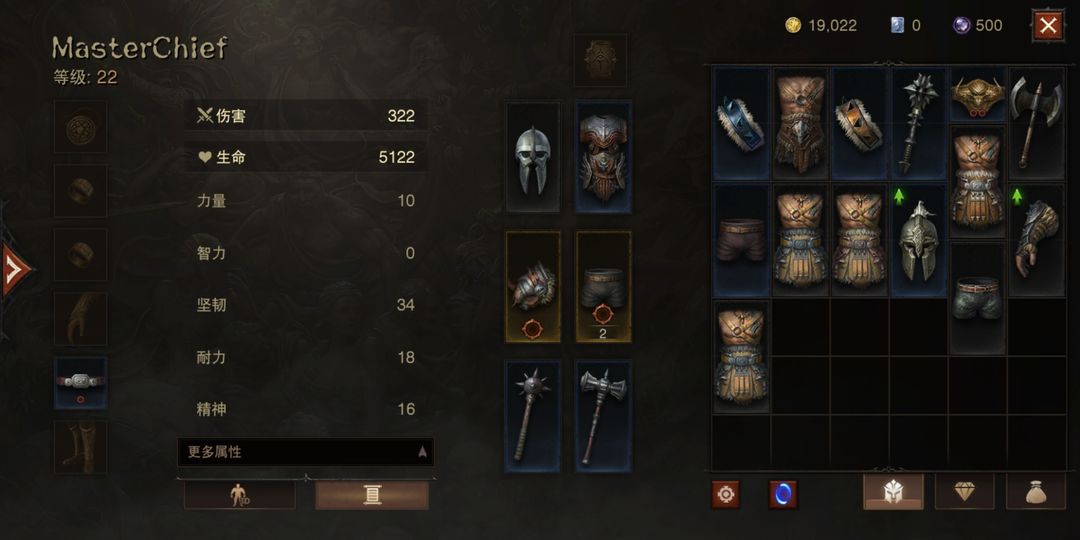Select the equipped chest armor slot

point(603,157)
